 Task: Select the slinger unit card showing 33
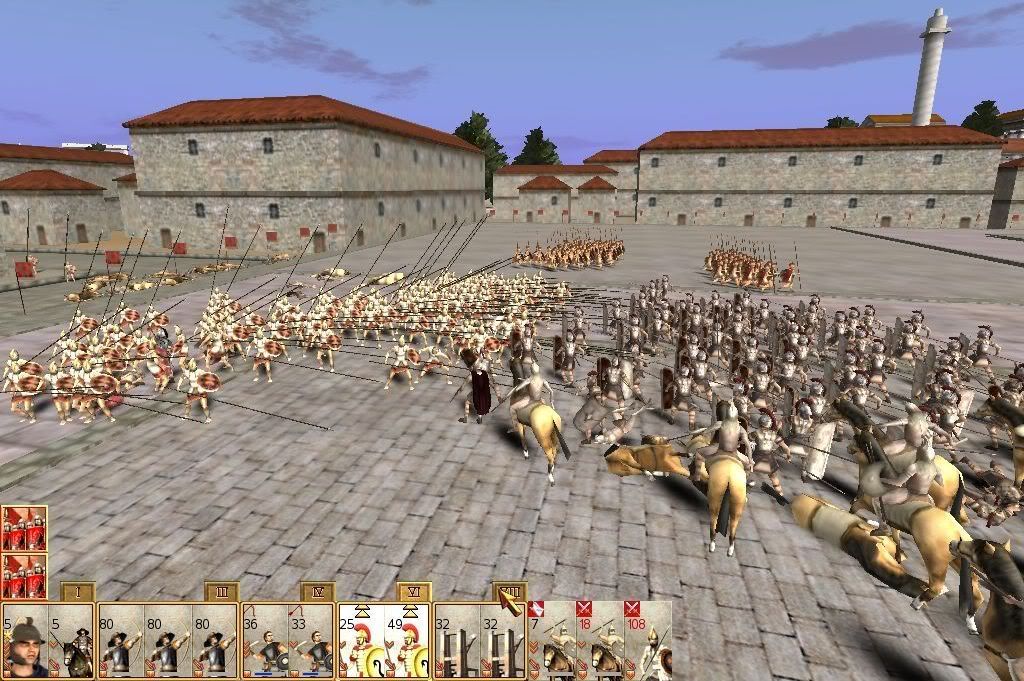pos(312,640)
